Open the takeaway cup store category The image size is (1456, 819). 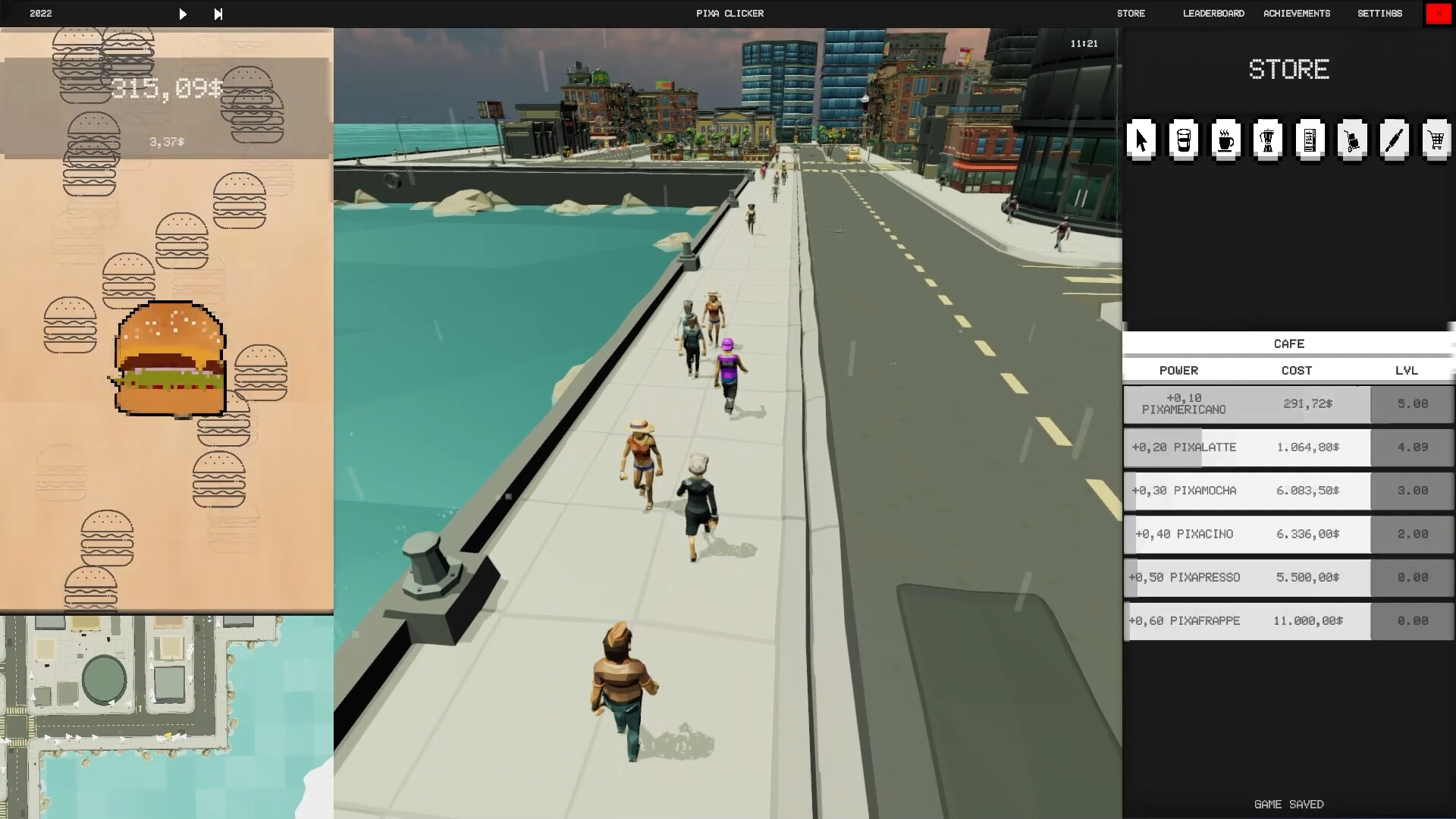click(x=1185, y=140)
